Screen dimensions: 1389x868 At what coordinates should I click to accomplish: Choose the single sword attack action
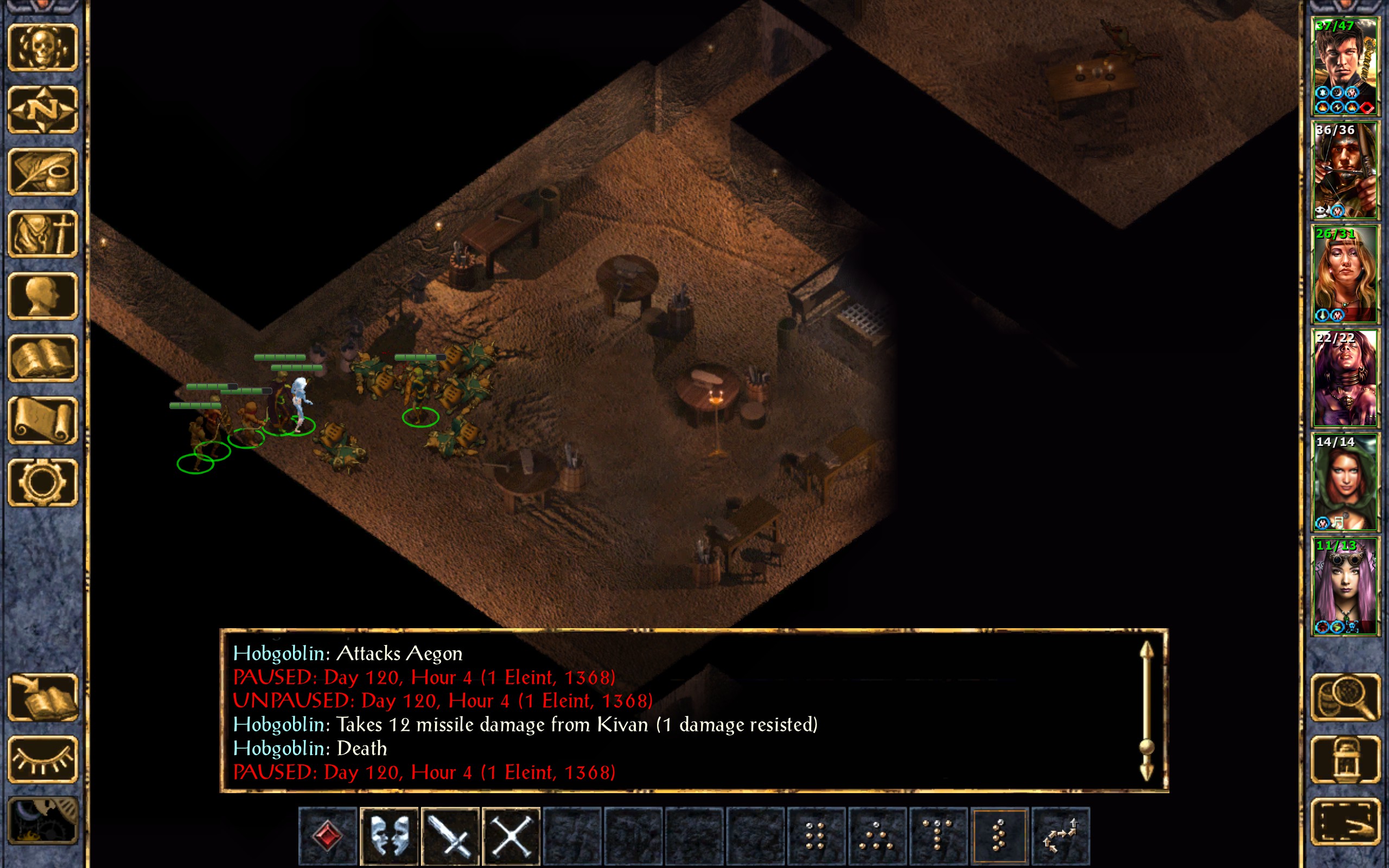click(450, 836)
